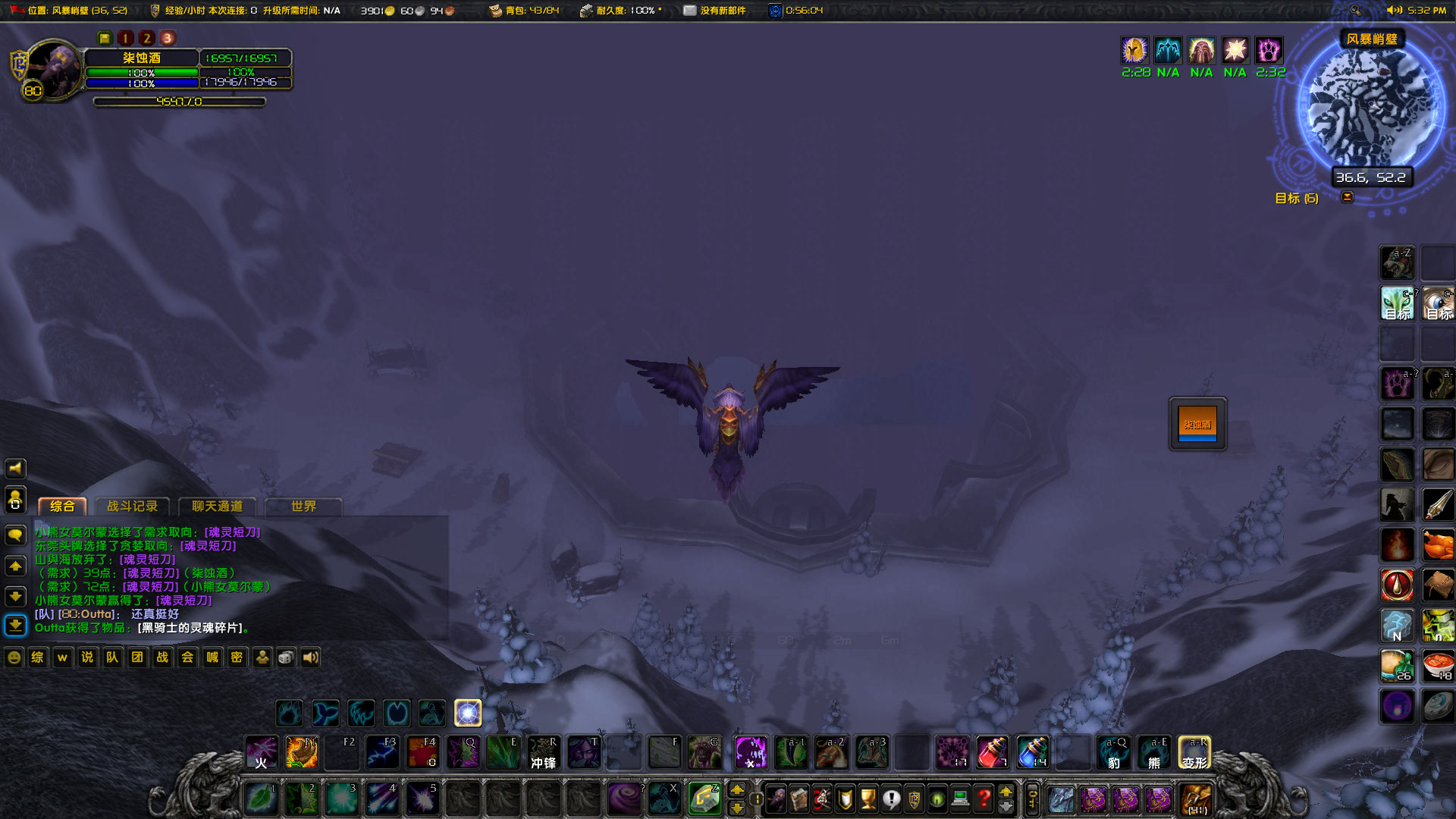Switch to 豹 (cat) form button

click(x=1113, y=752)
